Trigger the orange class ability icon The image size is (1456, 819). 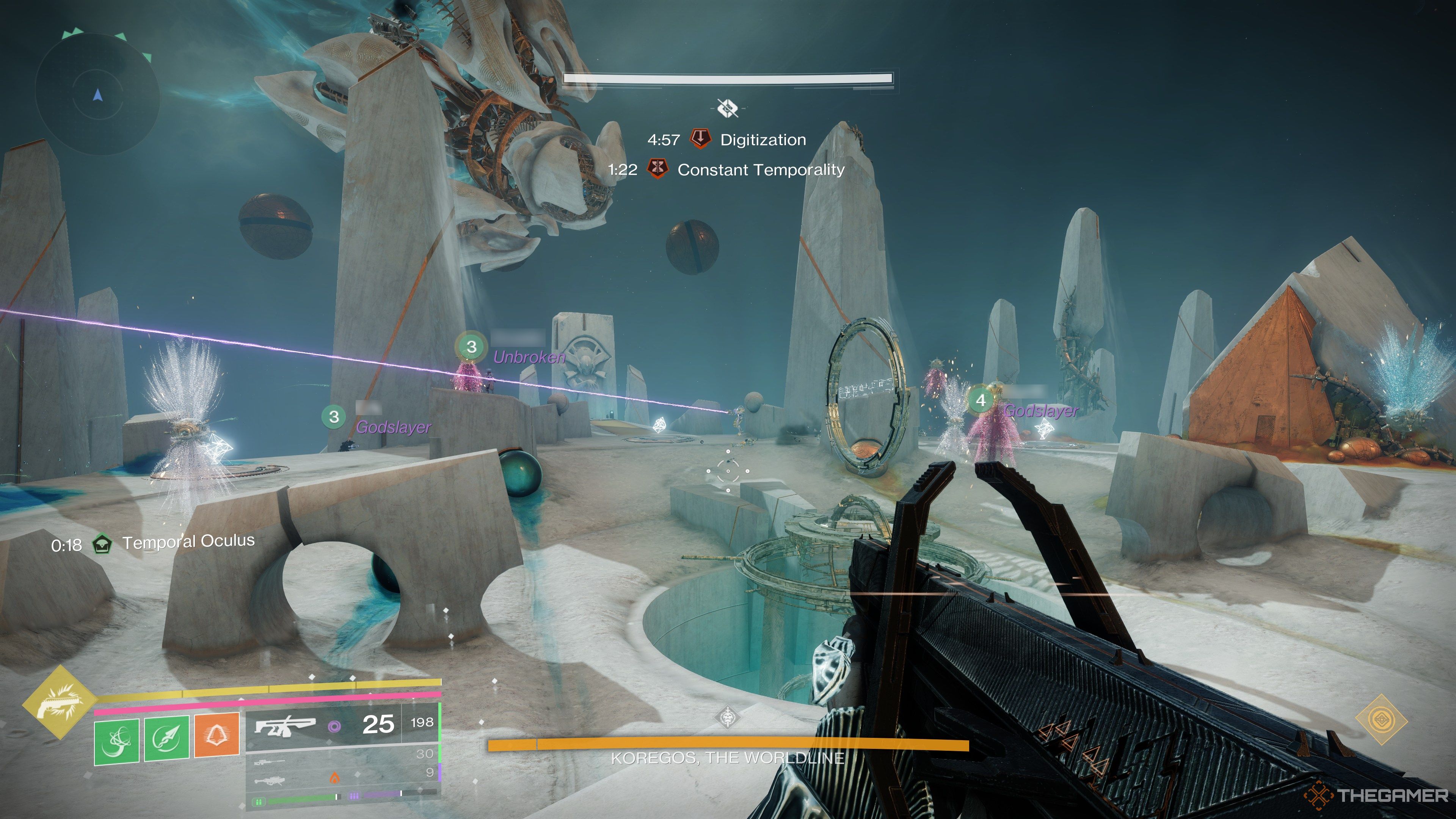point(217,735)
